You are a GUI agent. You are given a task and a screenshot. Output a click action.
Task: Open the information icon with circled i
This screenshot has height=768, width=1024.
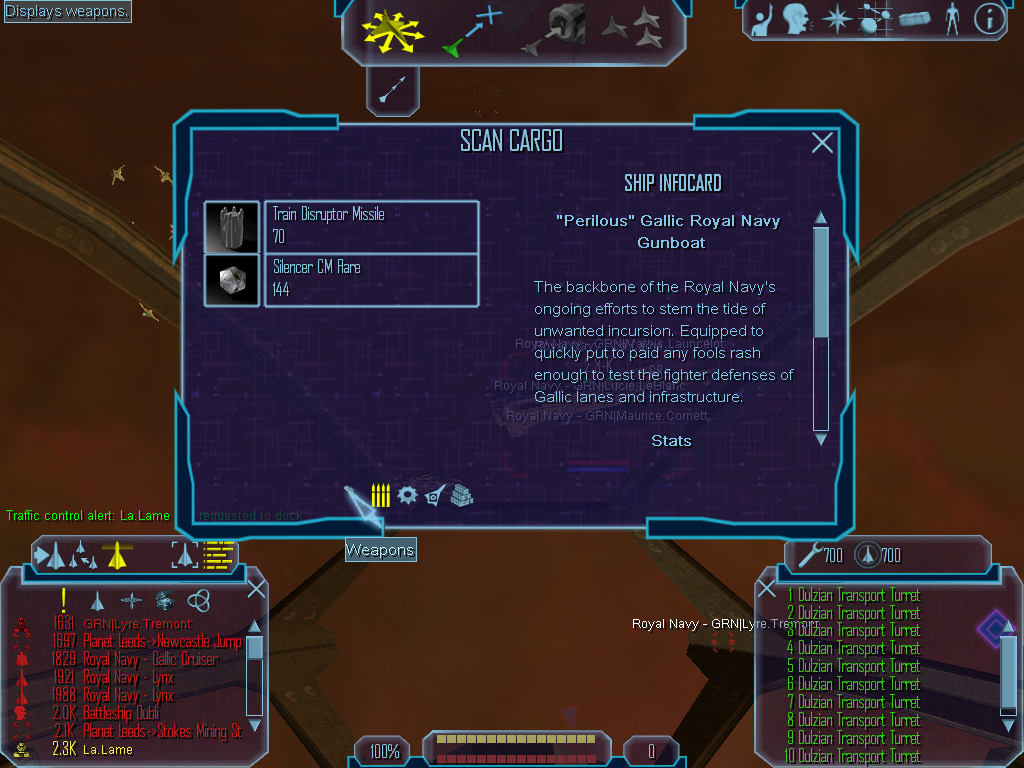point(989,19)
